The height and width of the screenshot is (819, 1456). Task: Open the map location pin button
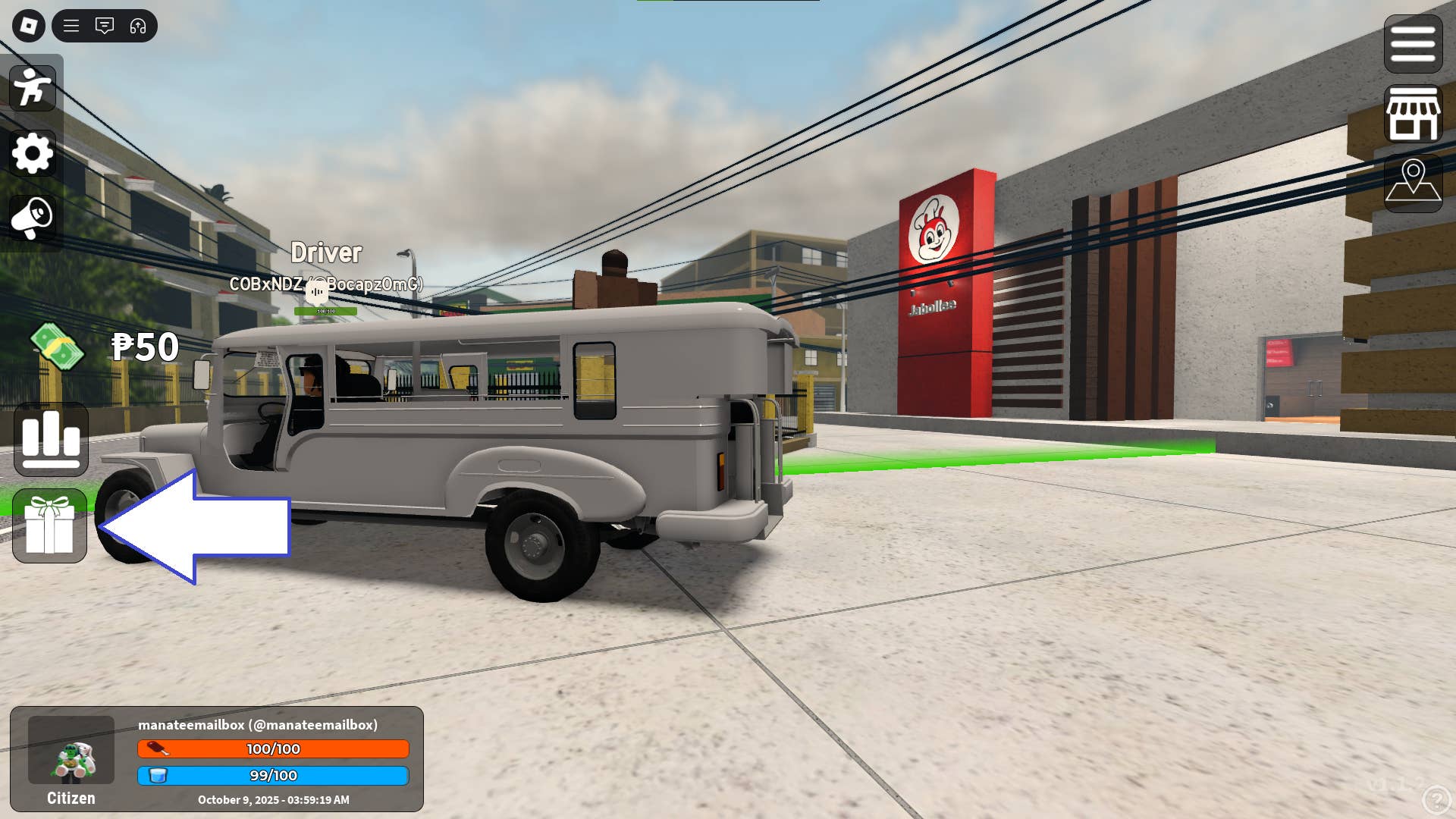pyautogui.click(x=1413, y=183)
